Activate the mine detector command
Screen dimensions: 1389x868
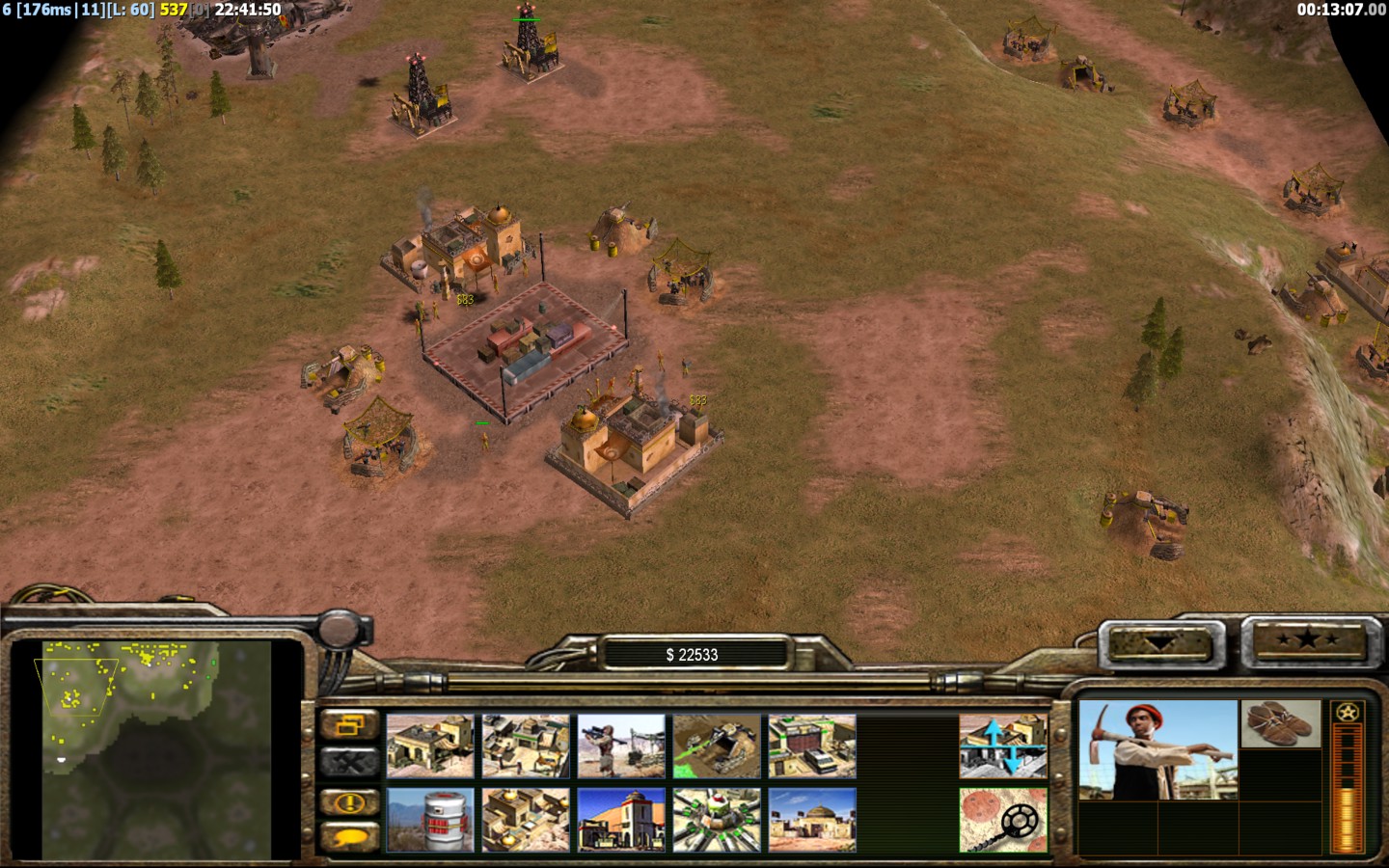point(1003,820)
